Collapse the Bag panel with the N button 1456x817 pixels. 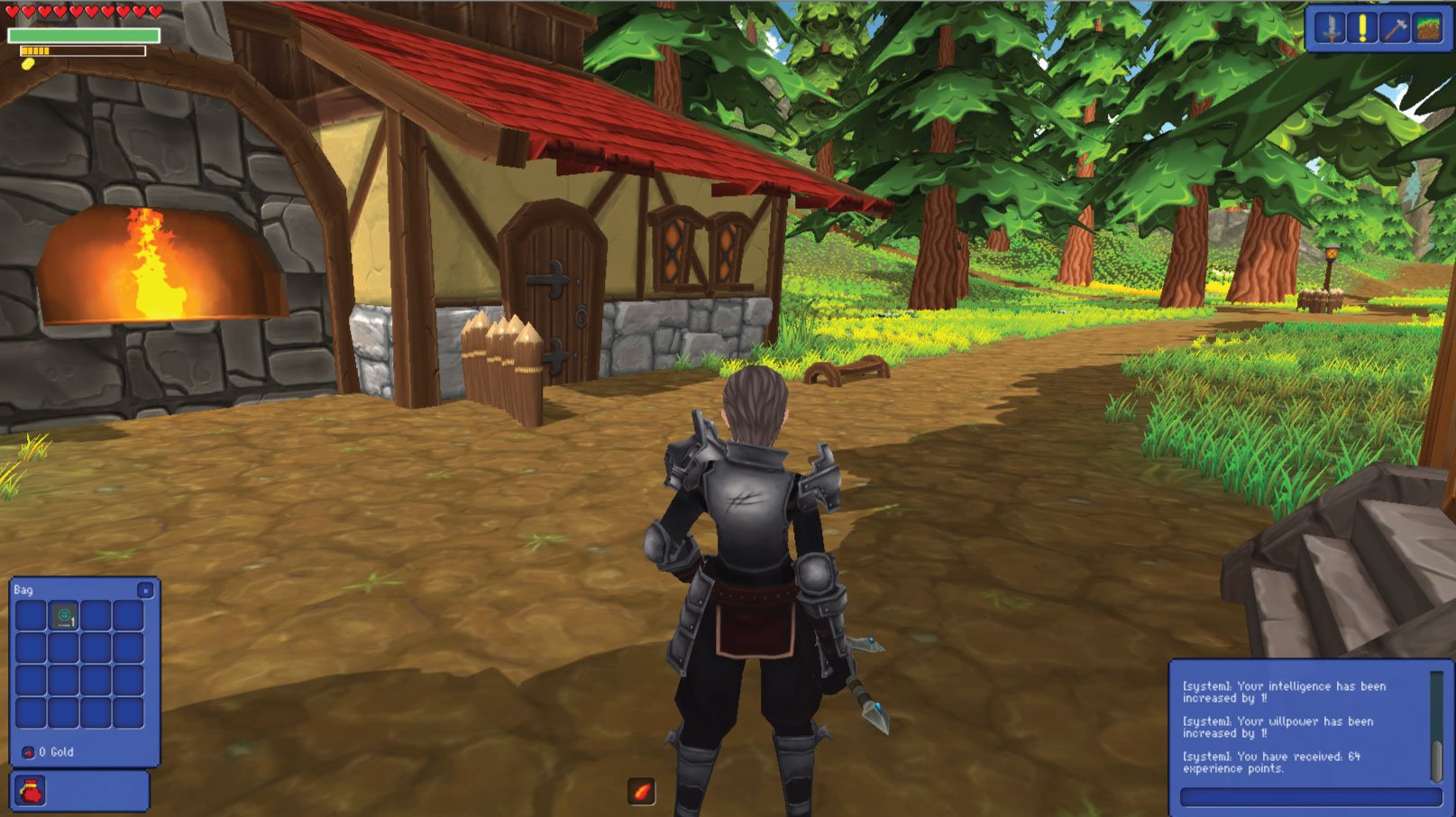tap(146, 591)
